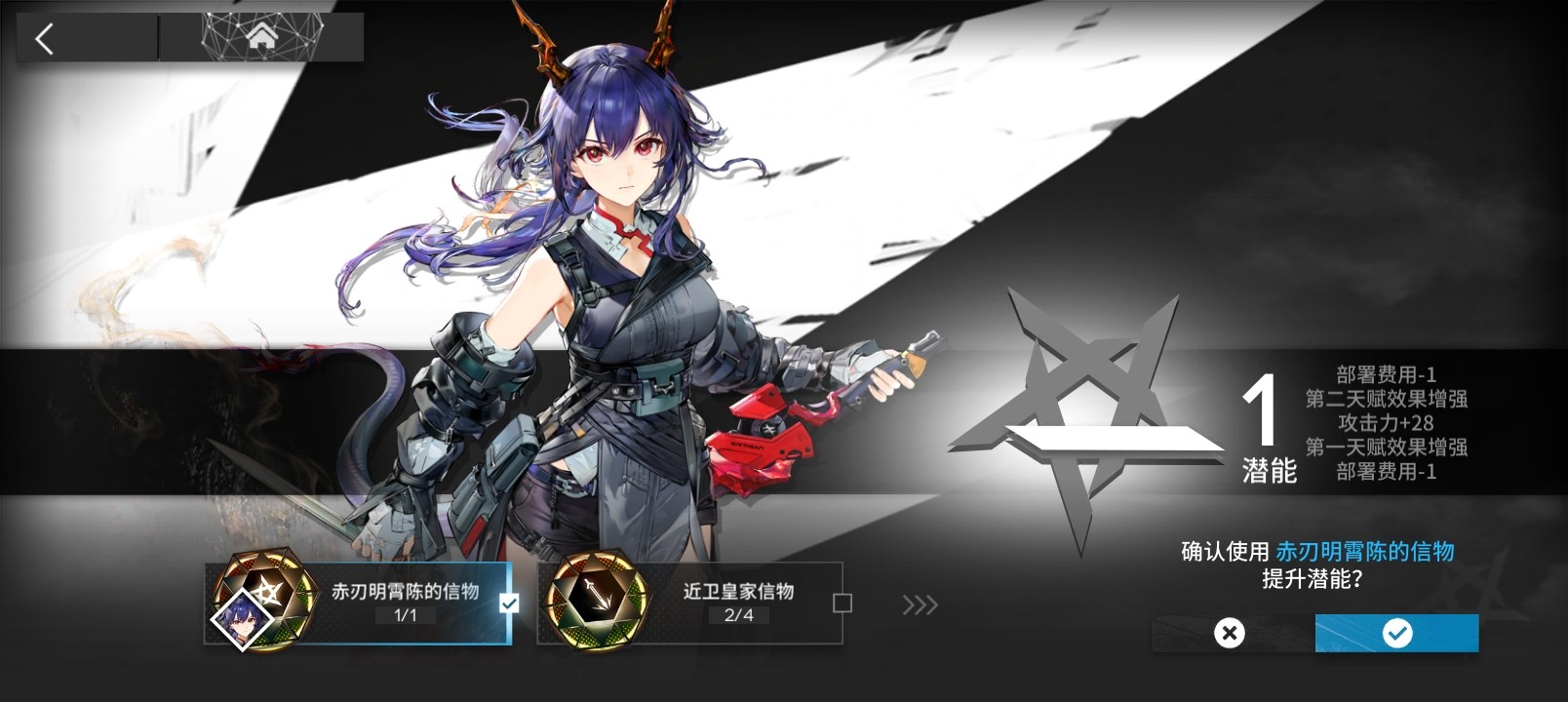
Task: Tick the empty checkbox for 近卫皇家信物
Action: 843,604
